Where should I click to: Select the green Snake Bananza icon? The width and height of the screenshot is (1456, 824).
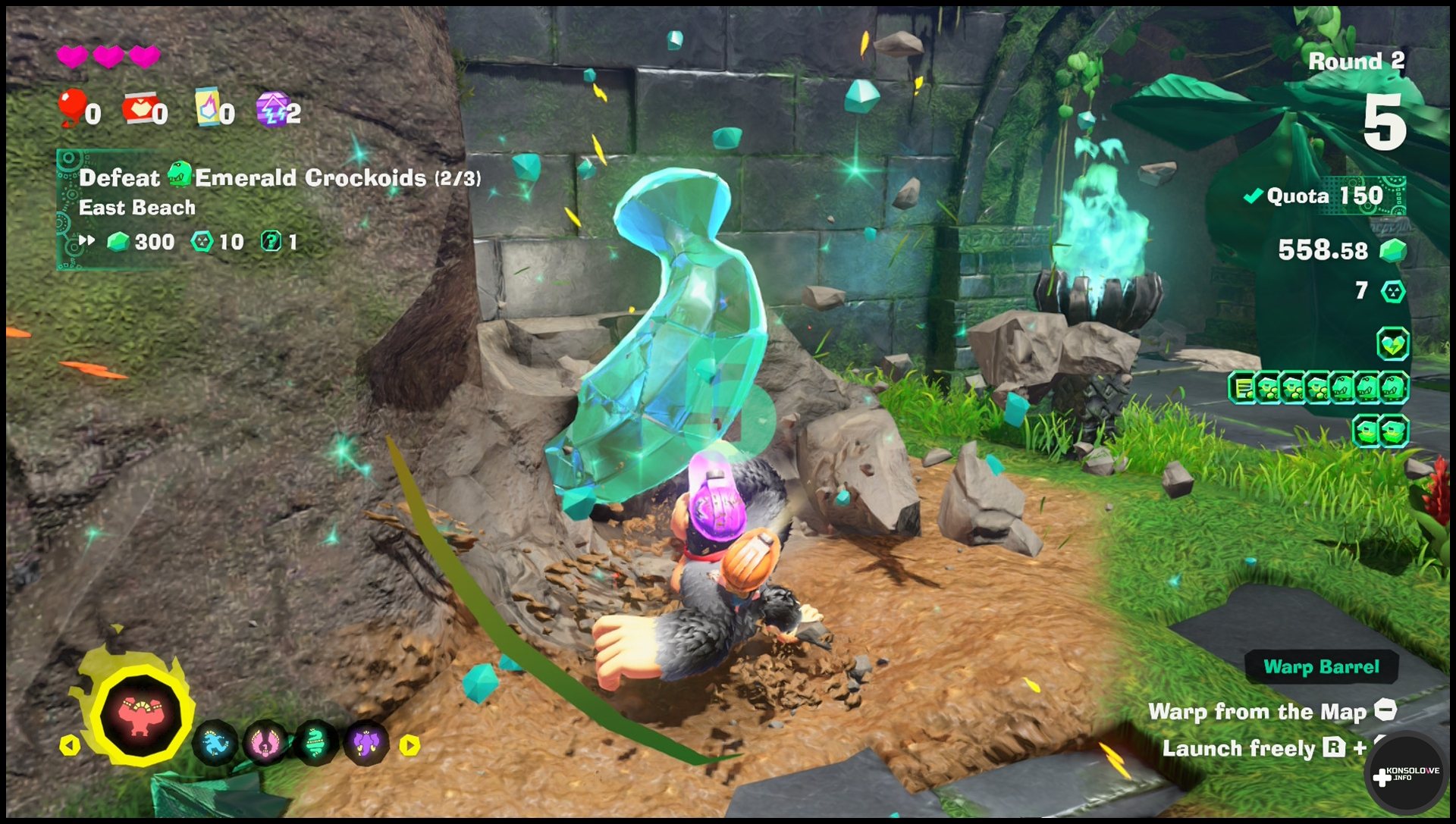pyautogui.click(x=315, y=743)
